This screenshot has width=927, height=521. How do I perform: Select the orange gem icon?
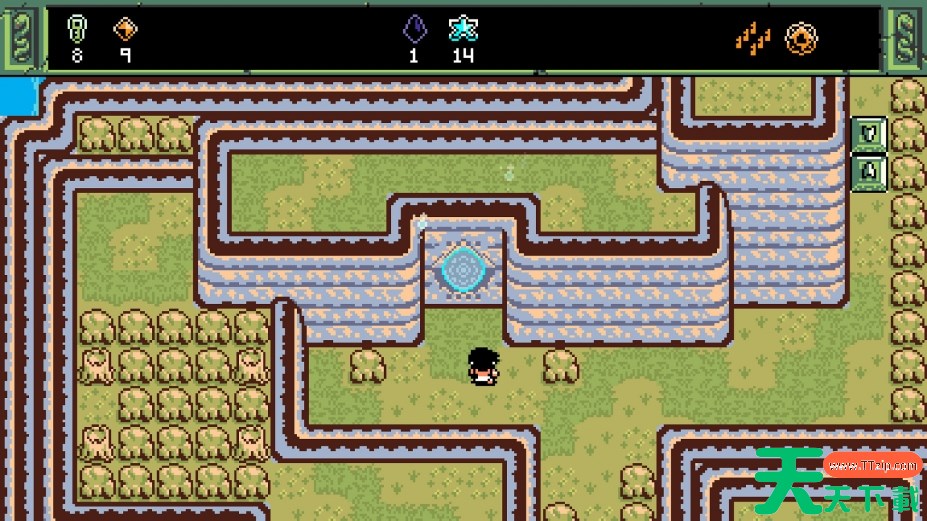[x=125, y=28]
